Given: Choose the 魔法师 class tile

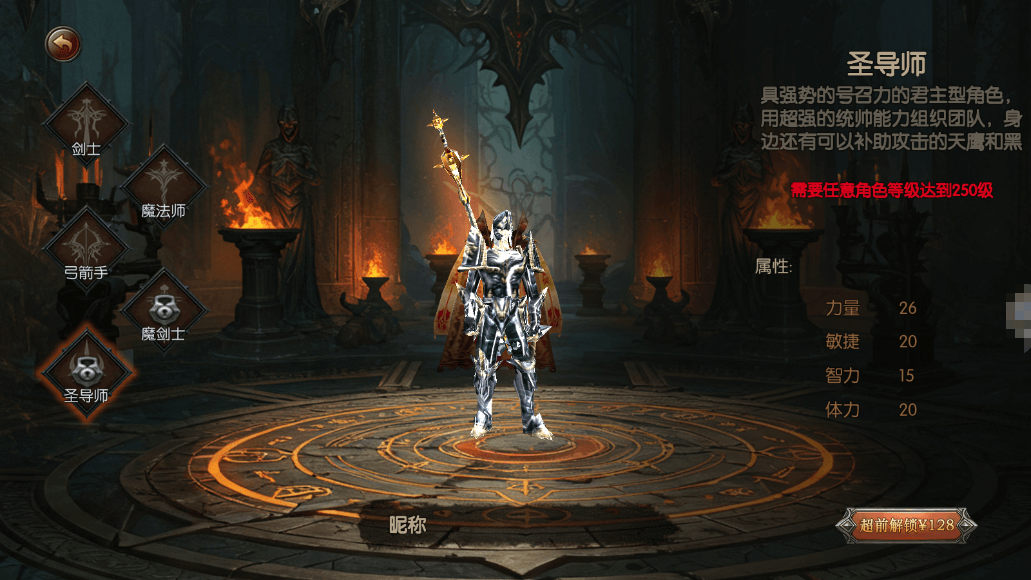Looking at the screenshot, I should tap(163, 186).
